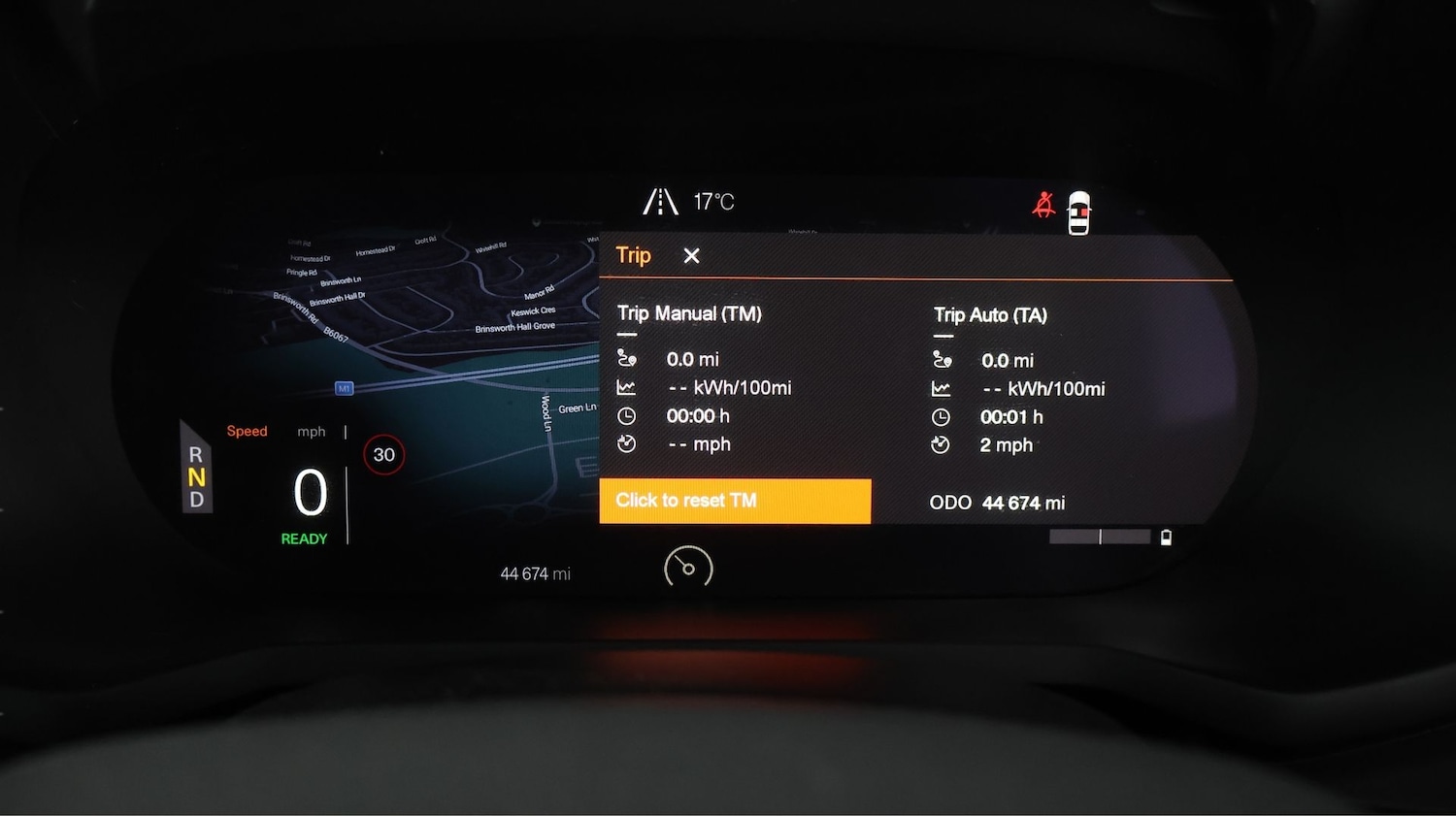Select the lane keeping assist icon
Viewport: 1456px width, 816px height.
click(x=660, y=201)
